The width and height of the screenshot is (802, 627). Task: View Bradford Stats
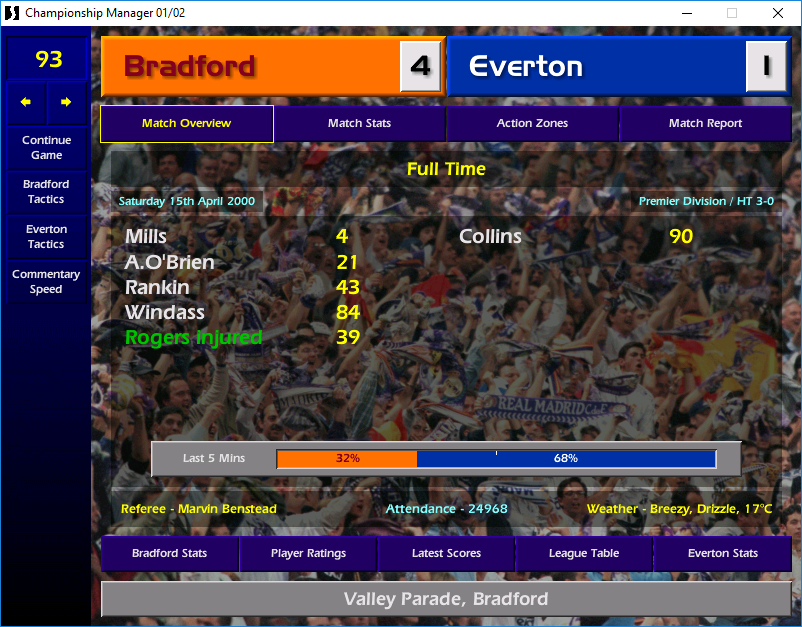click(x=169, y=553)
